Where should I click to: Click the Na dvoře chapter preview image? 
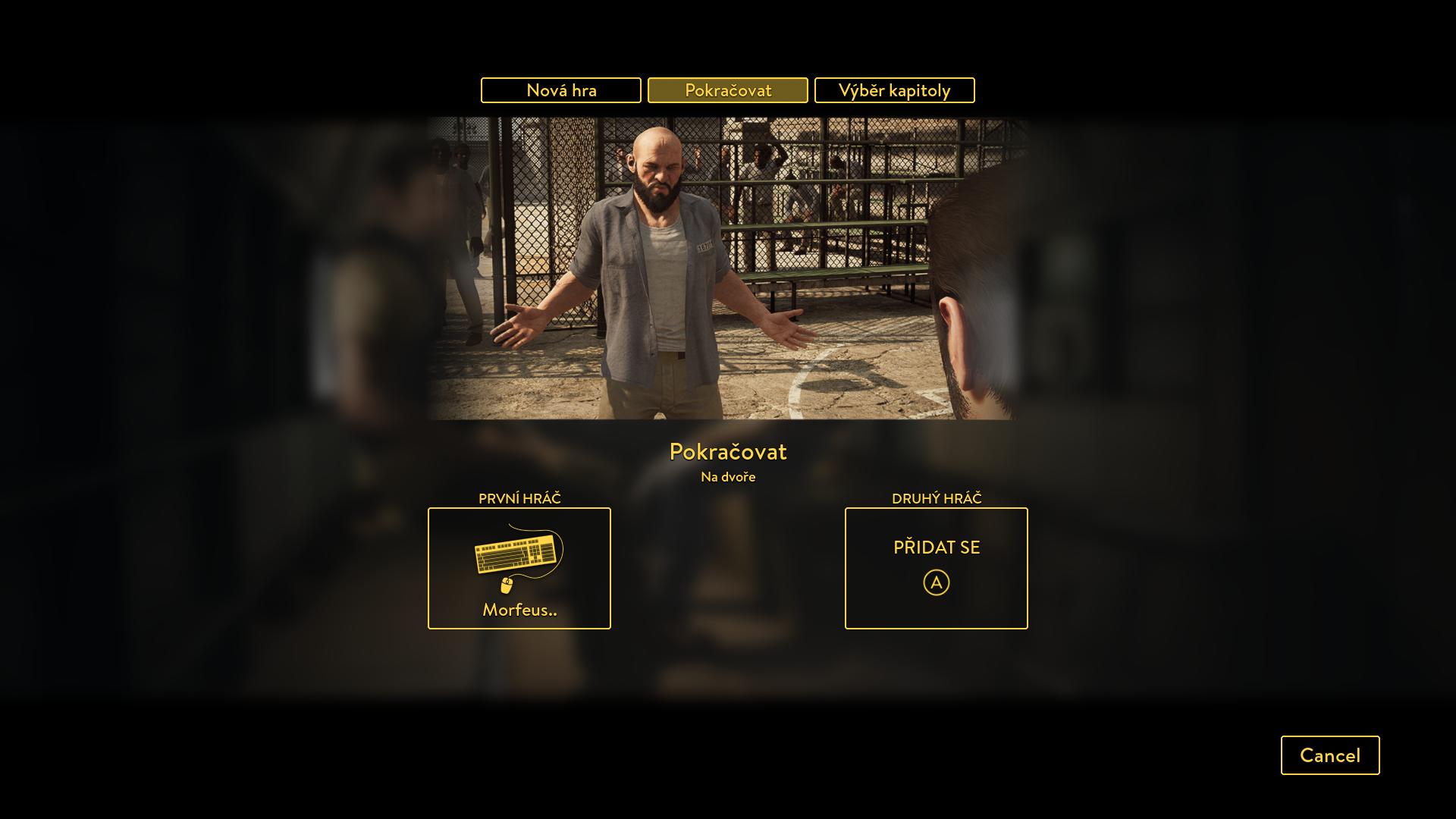pos(728,268)
